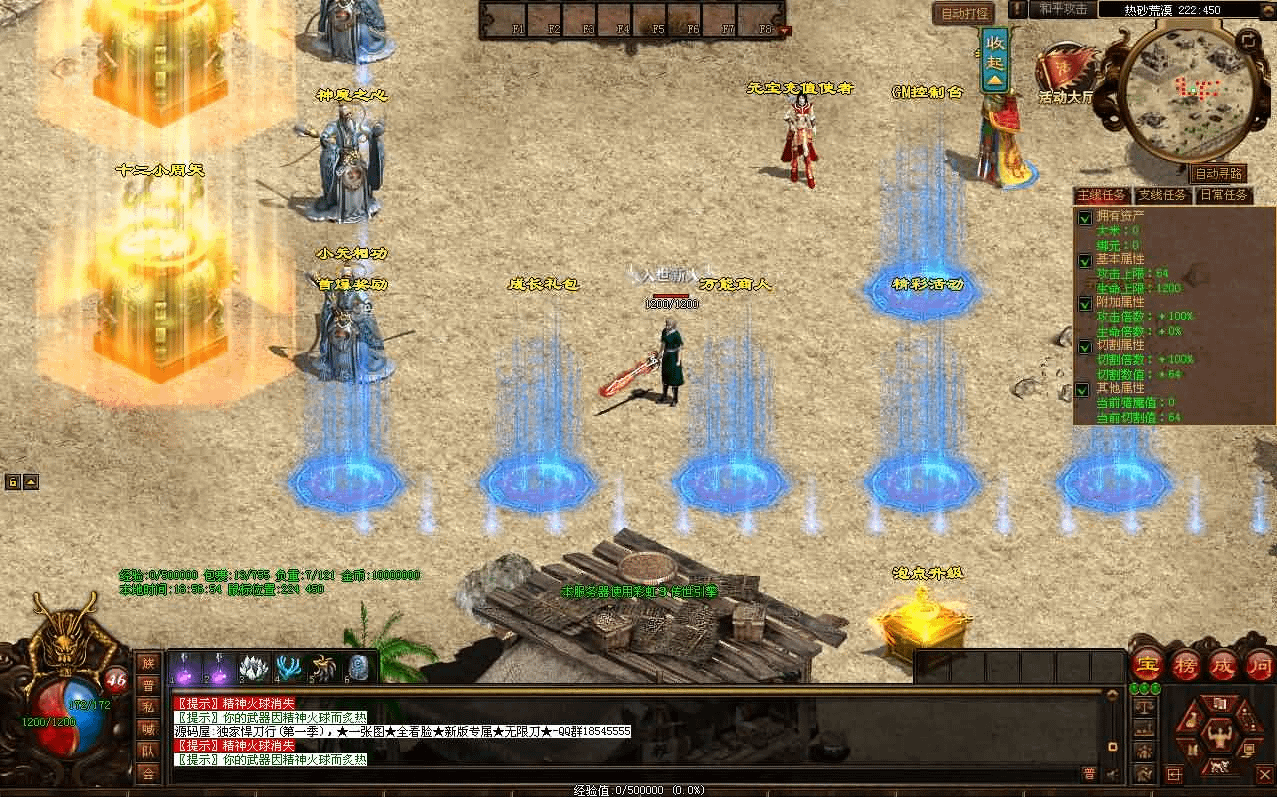Toggle the 拥有资产 checkbox
Viewport: 1277px width, 797px height.
[1085, 217]
